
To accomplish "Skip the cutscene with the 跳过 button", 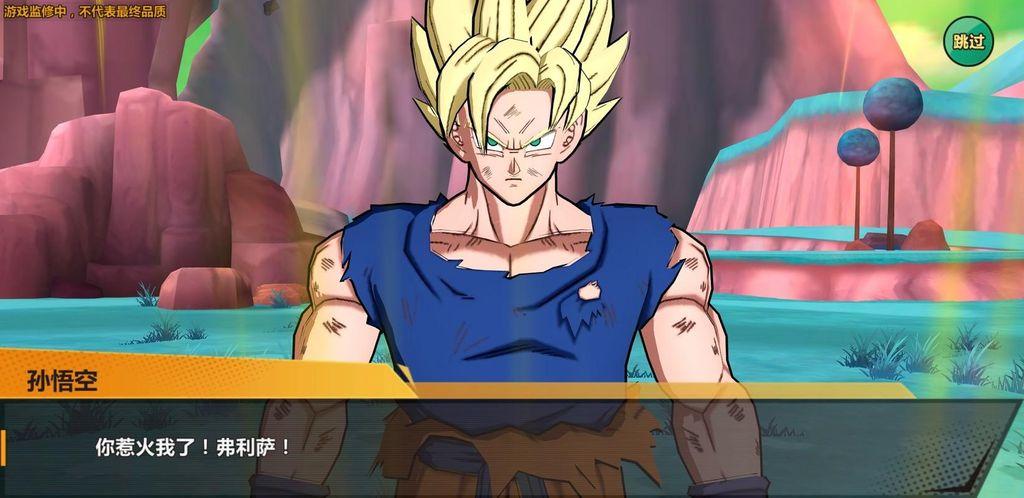I will [969, 41].
